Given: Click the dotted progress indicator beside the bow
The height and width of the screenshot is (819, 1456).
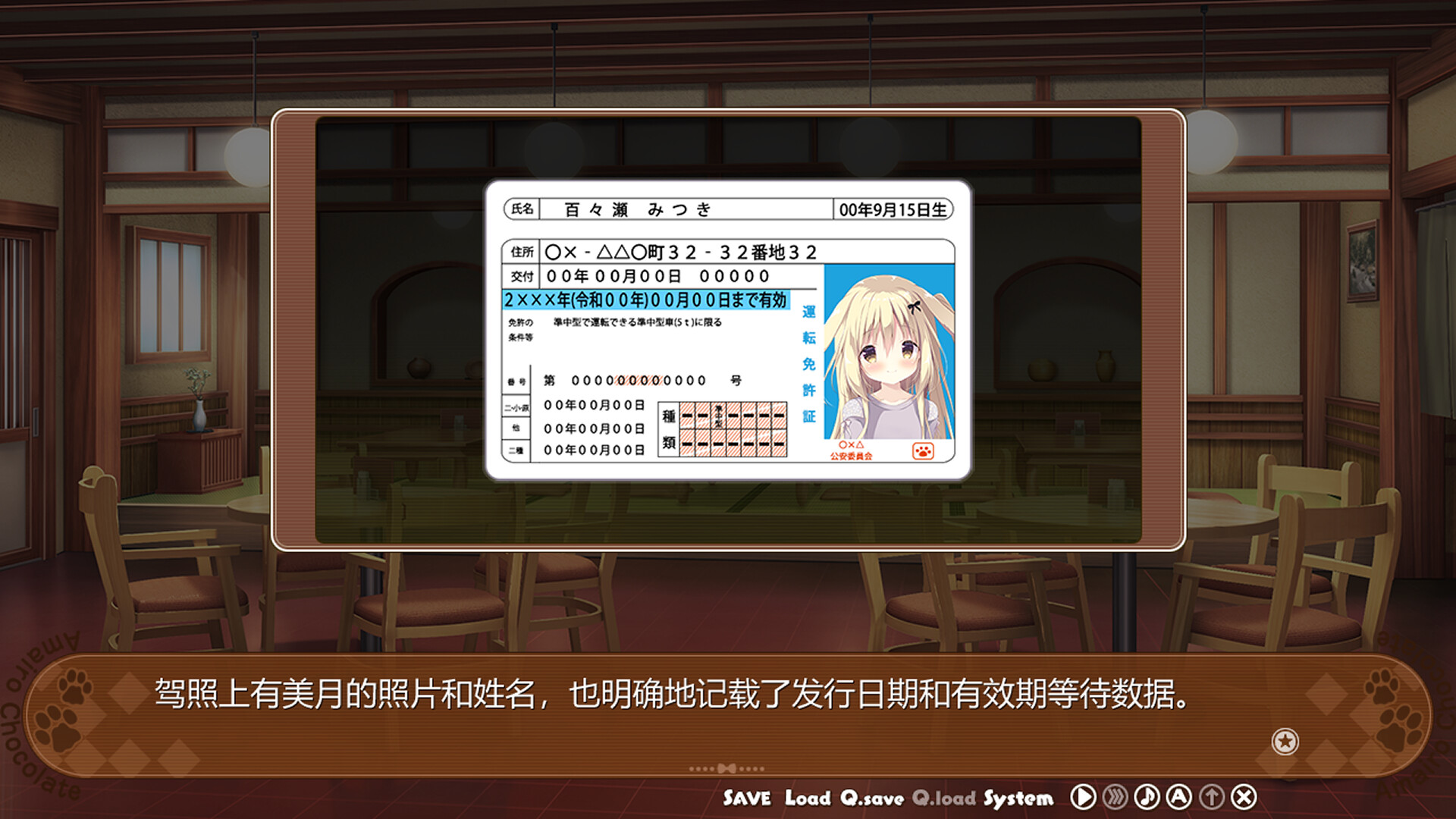Looking at the screenshot, I should coord(701,769).
